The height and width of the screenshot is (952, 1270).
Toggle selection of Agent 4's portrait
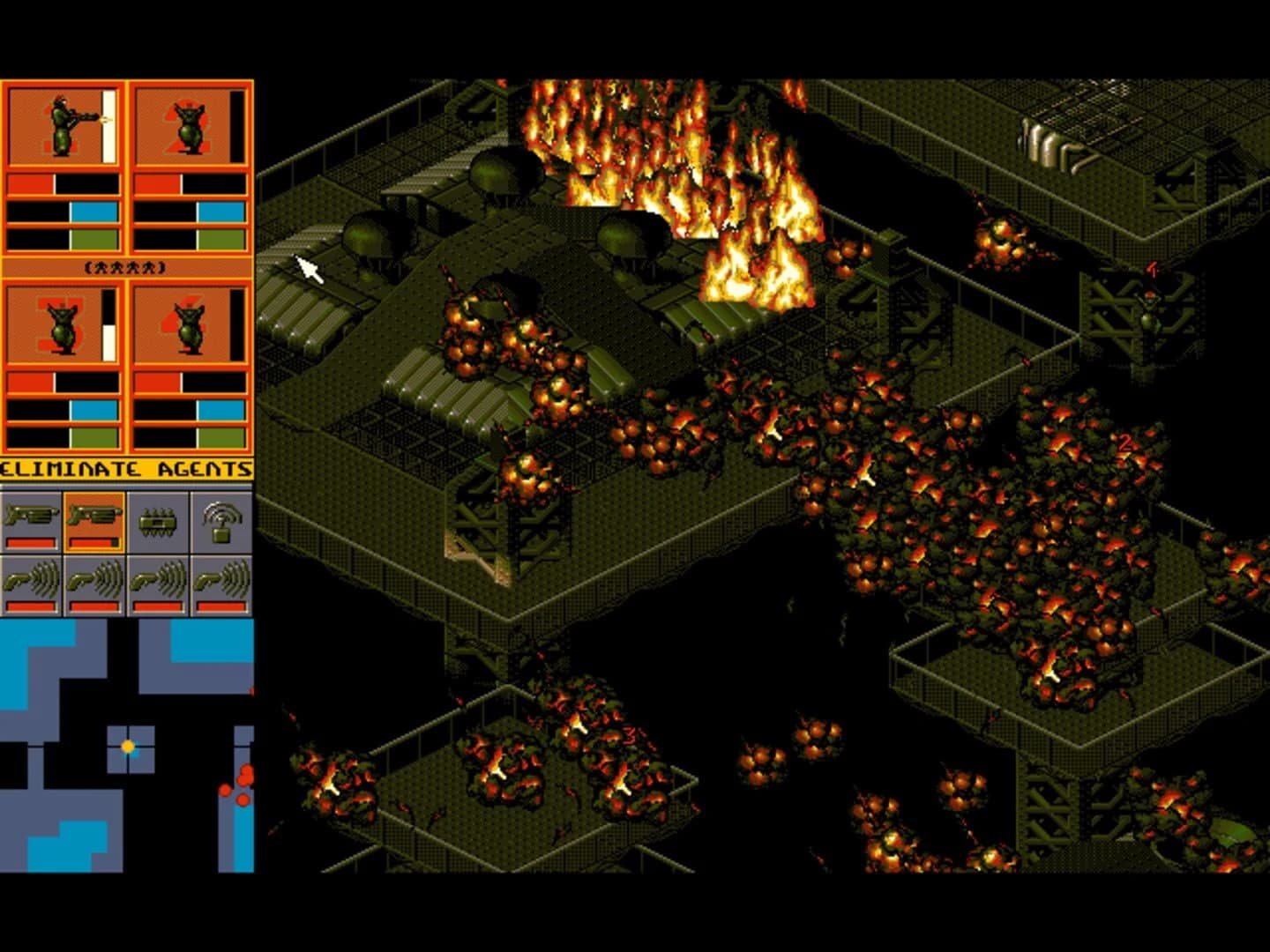coord(190,326)
